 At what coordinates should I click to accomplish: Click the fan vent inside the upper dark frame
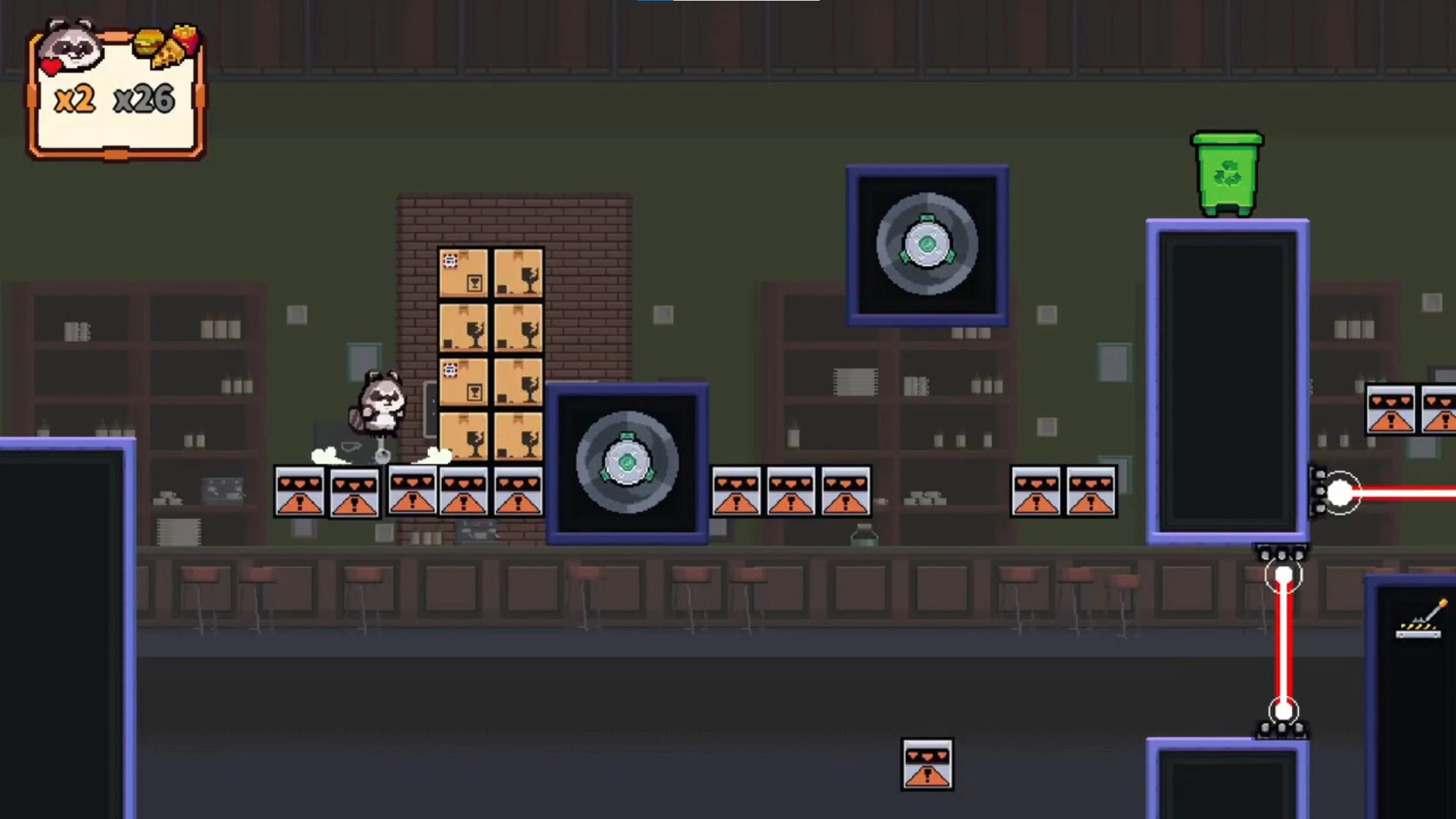click(x=927, y=245)
